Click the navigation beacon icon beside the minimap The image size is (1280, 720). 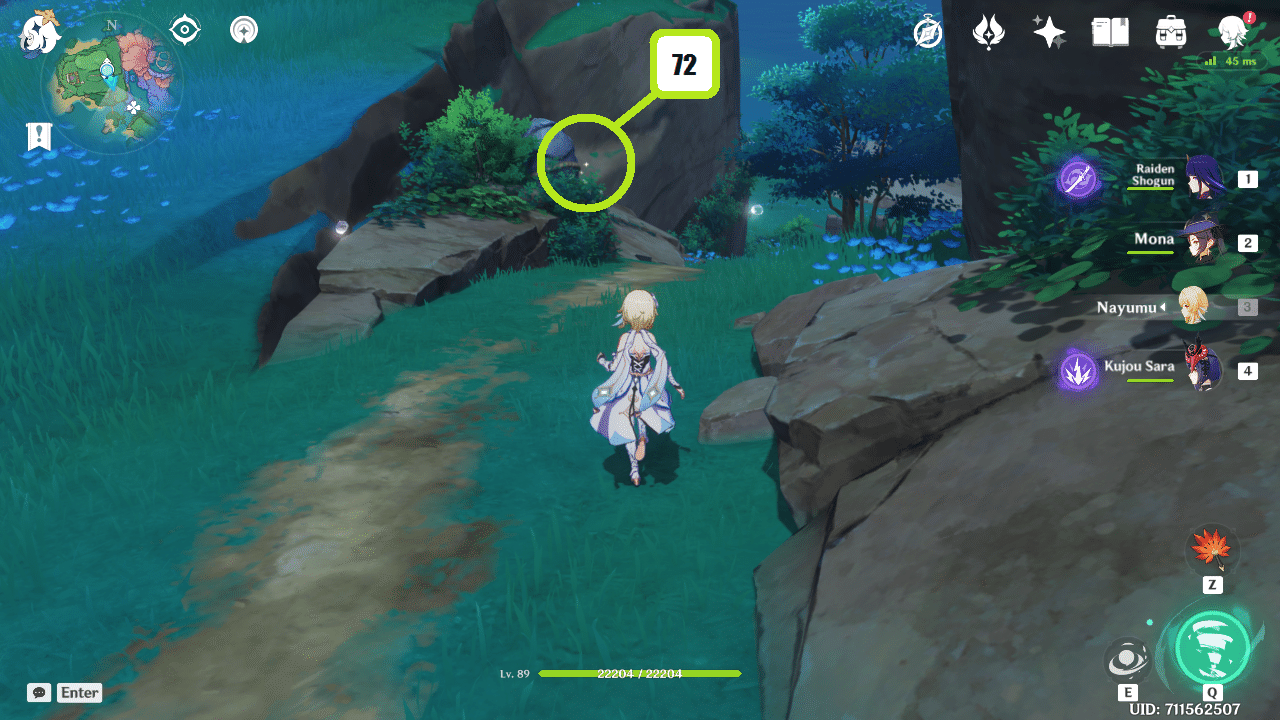(243, 29)
